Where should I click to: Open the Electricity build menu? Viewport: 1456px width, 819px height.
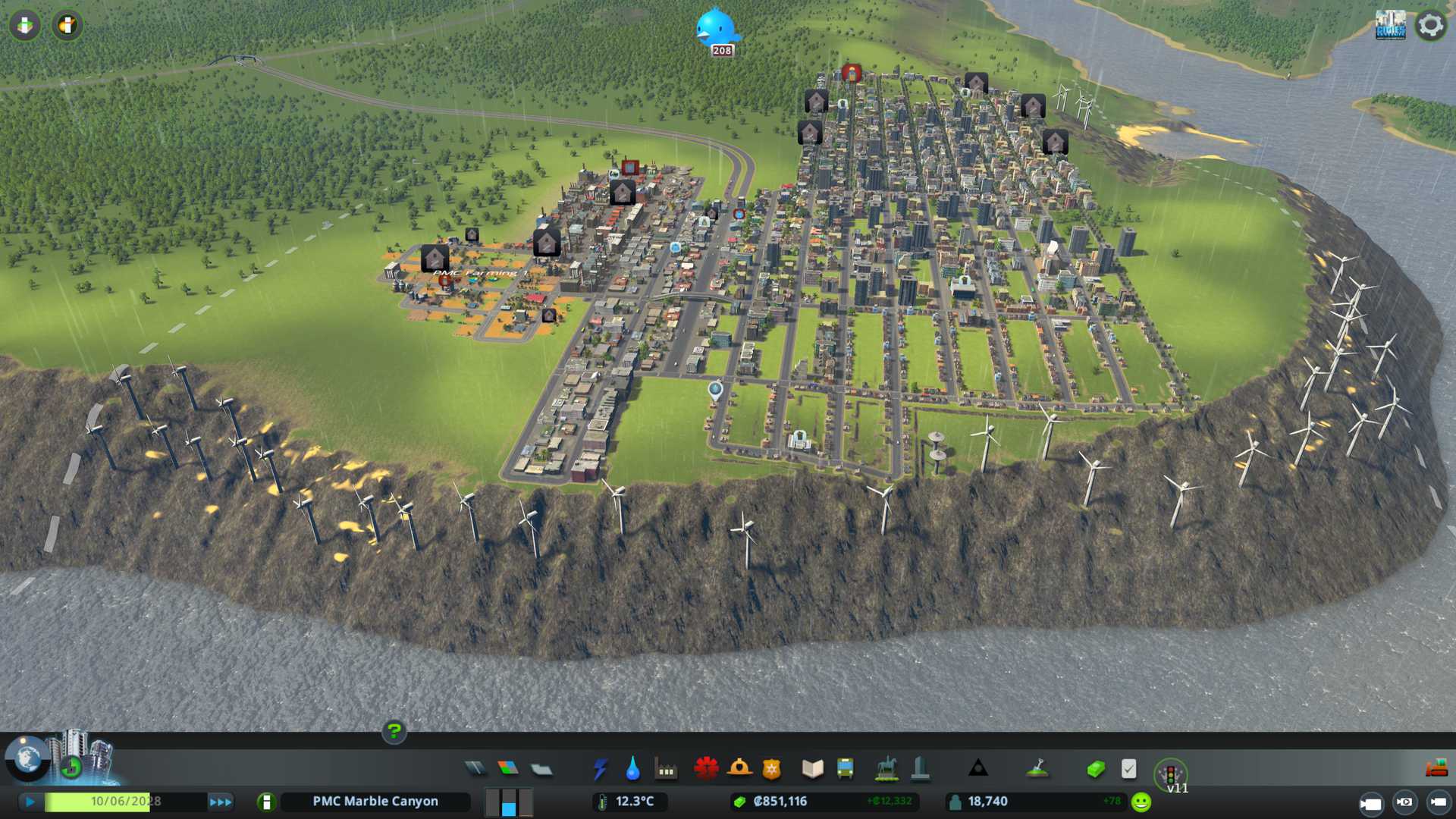(x=600, y=769)
